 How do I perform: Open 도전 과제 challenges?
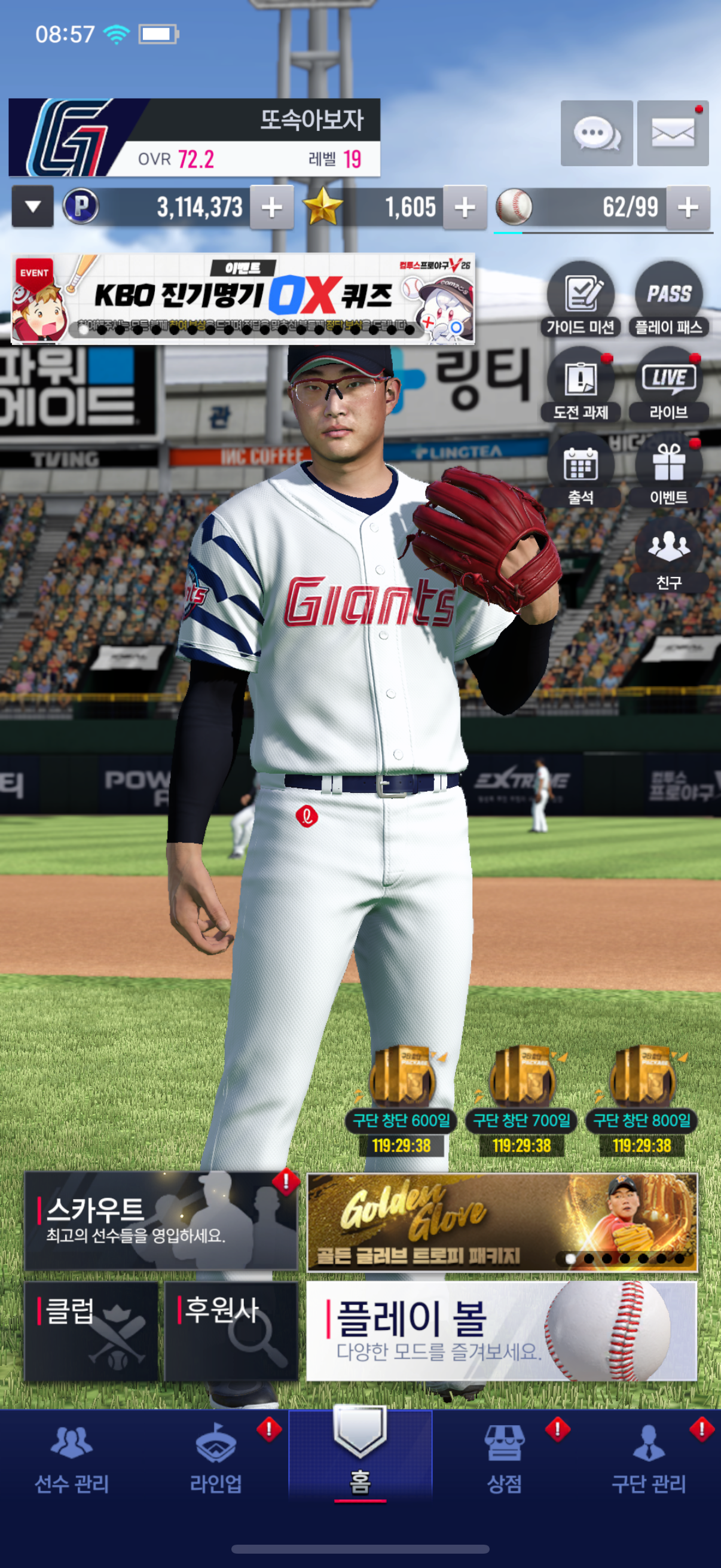point(581,385)
